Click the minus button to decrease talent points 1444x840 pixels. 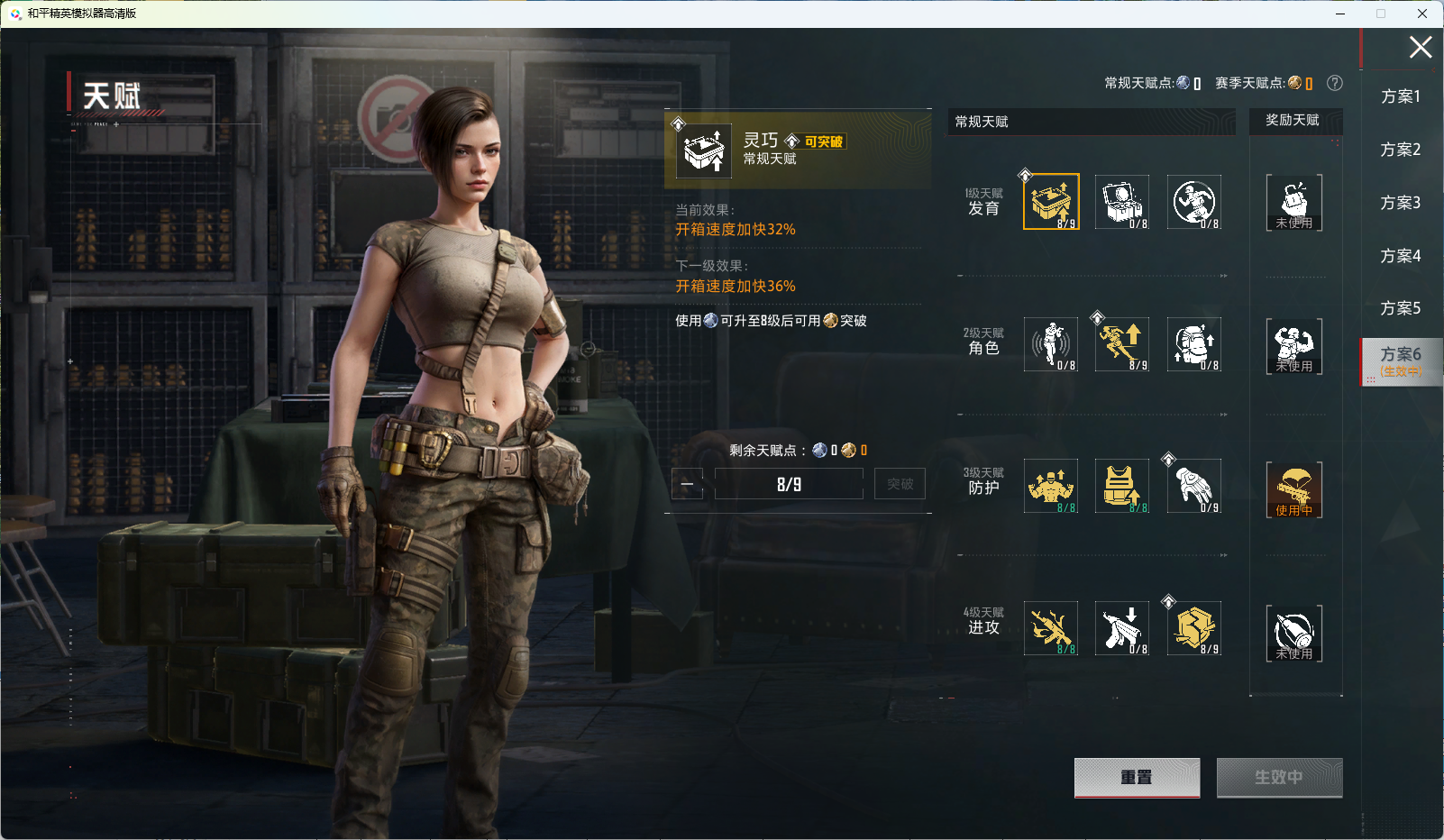[687, 483]
